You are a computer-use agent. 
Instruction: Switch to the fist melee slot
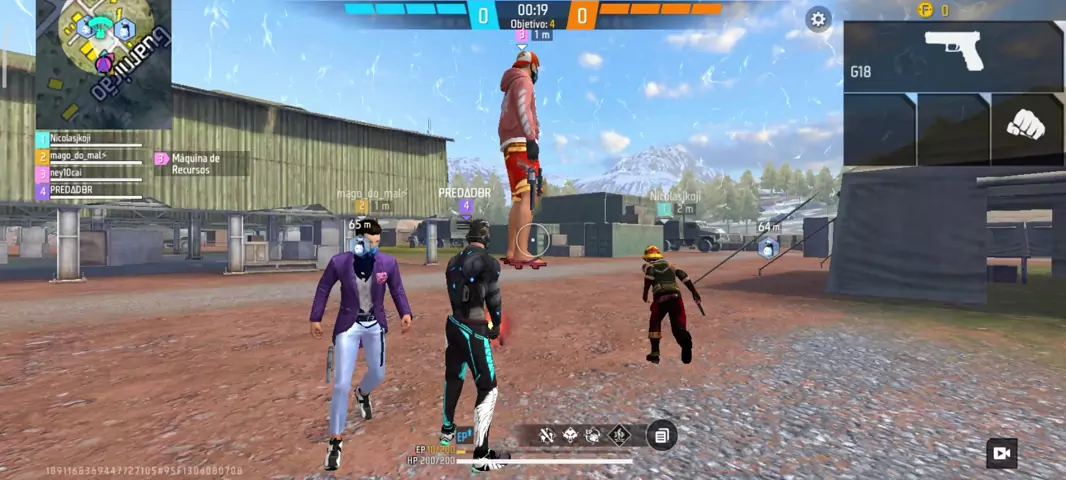click(1026, 127)
